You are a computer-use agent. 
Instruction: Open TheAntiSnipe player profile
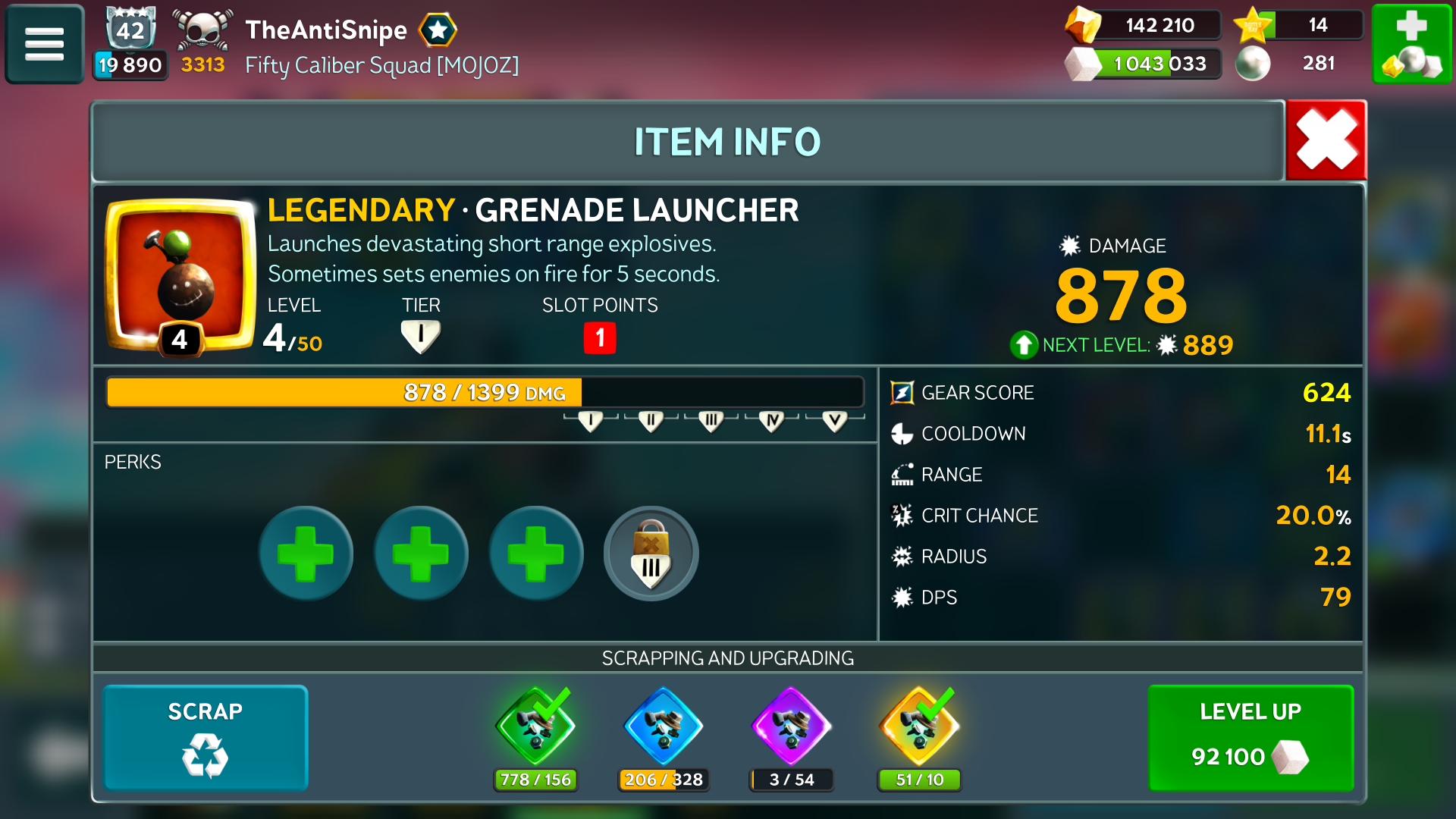pyautogui.click(x=326, y=30)
